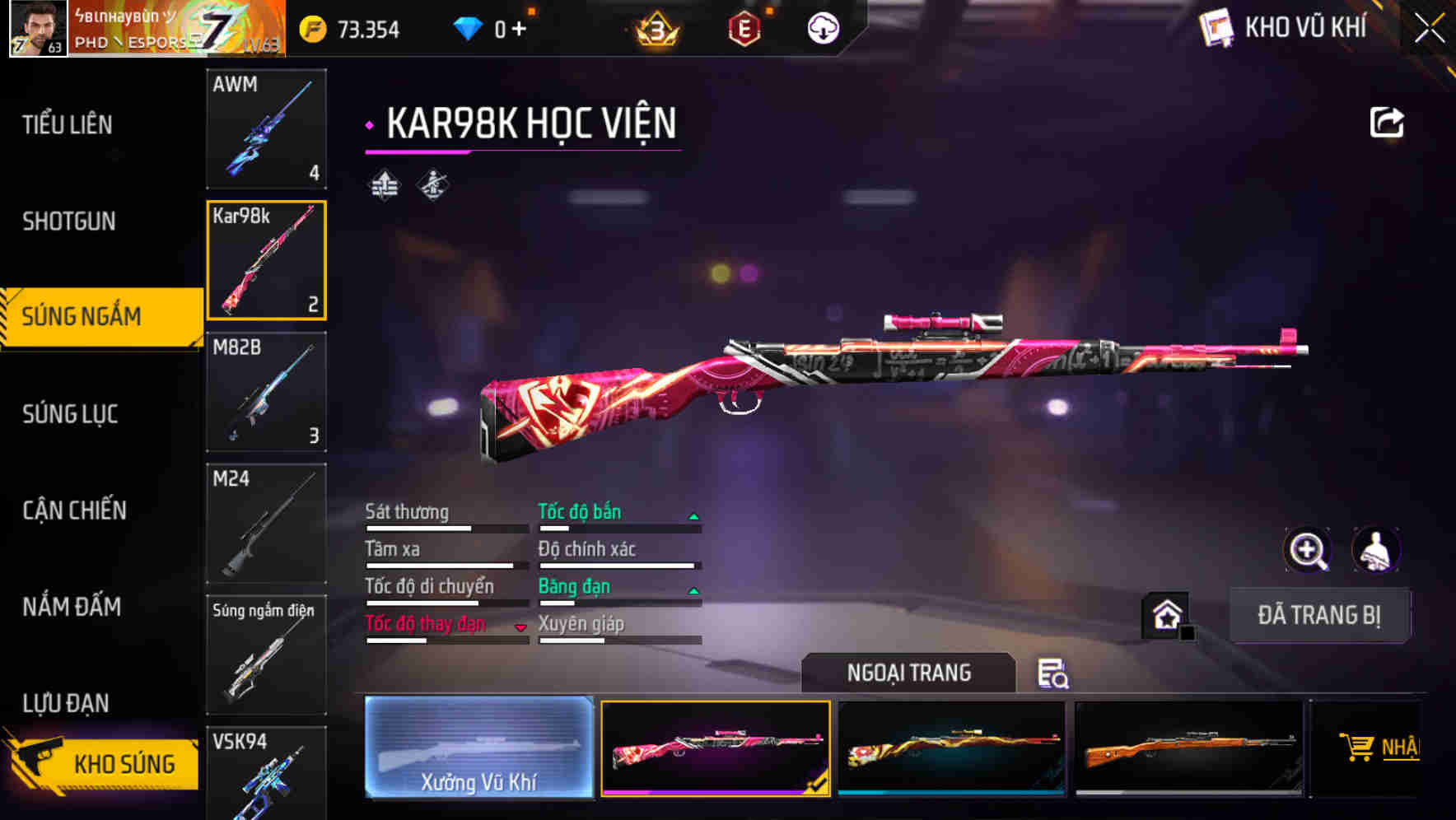Collapse the Tốc độ thay đạn red arrow
Screen dimensions: 1456x820
pos(521,627)
